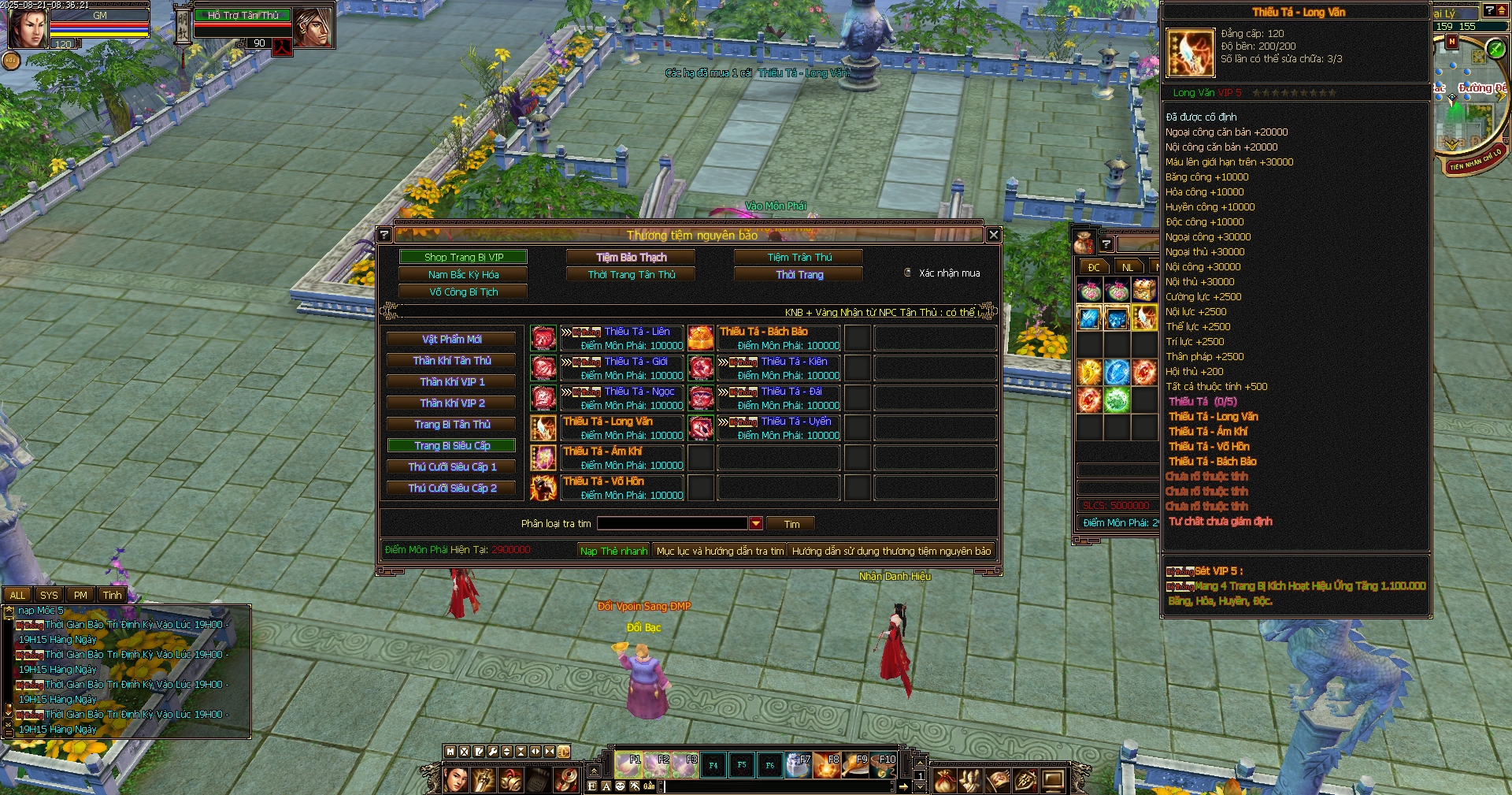Open the Shop Trang Bị VIP category

[463, 257]
